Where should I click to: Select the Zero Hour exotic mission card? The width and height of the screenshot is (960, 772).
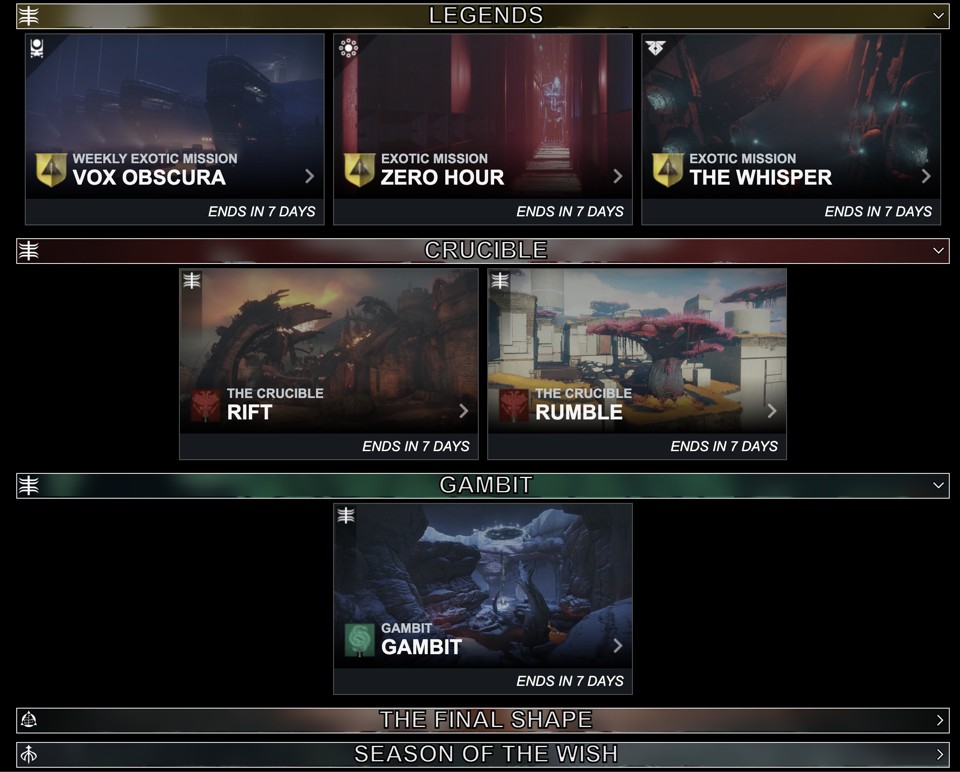click(483, 129)
